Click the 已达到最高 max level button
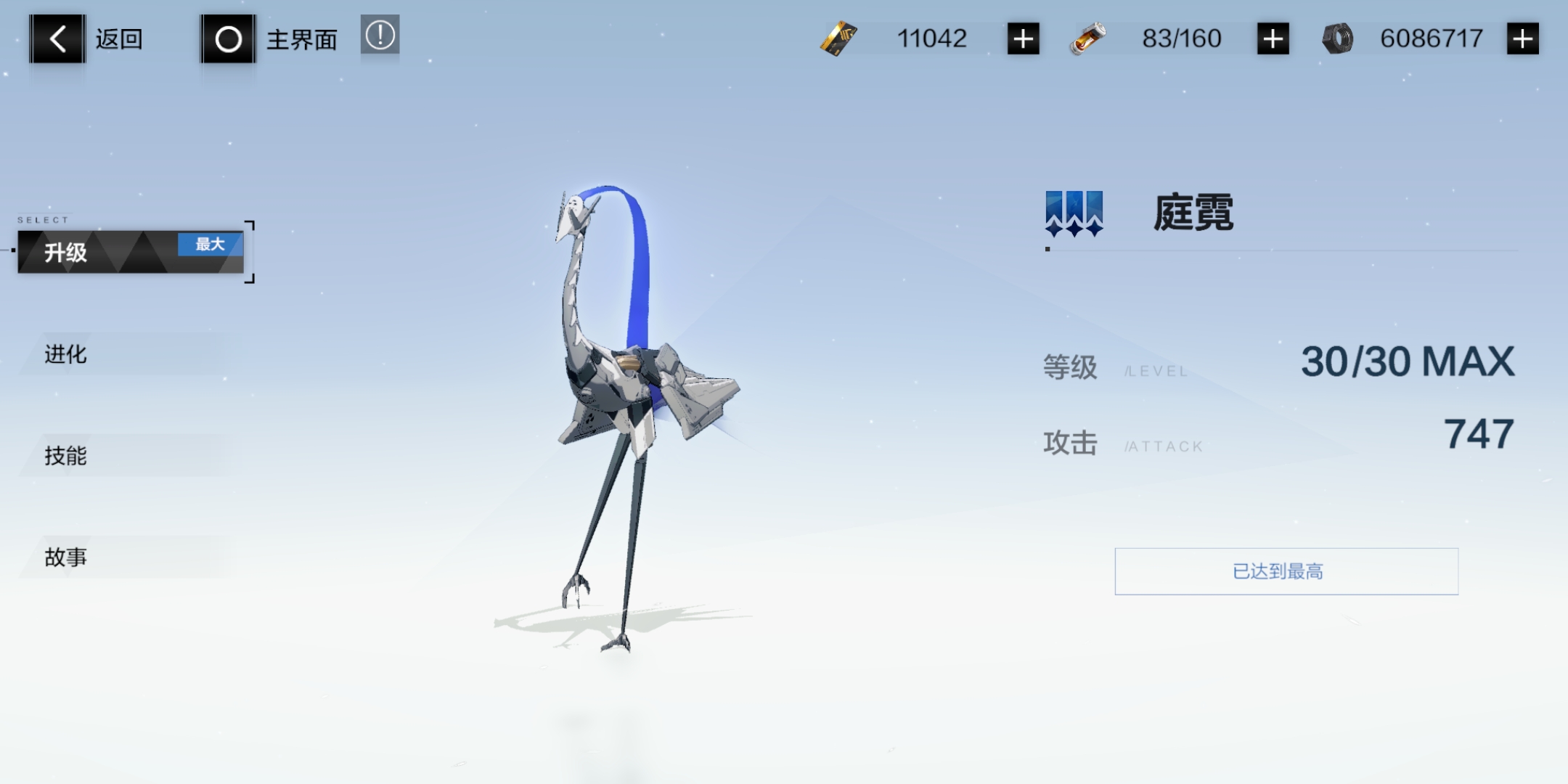The image size is (1568, 784). click(1286, 571)
